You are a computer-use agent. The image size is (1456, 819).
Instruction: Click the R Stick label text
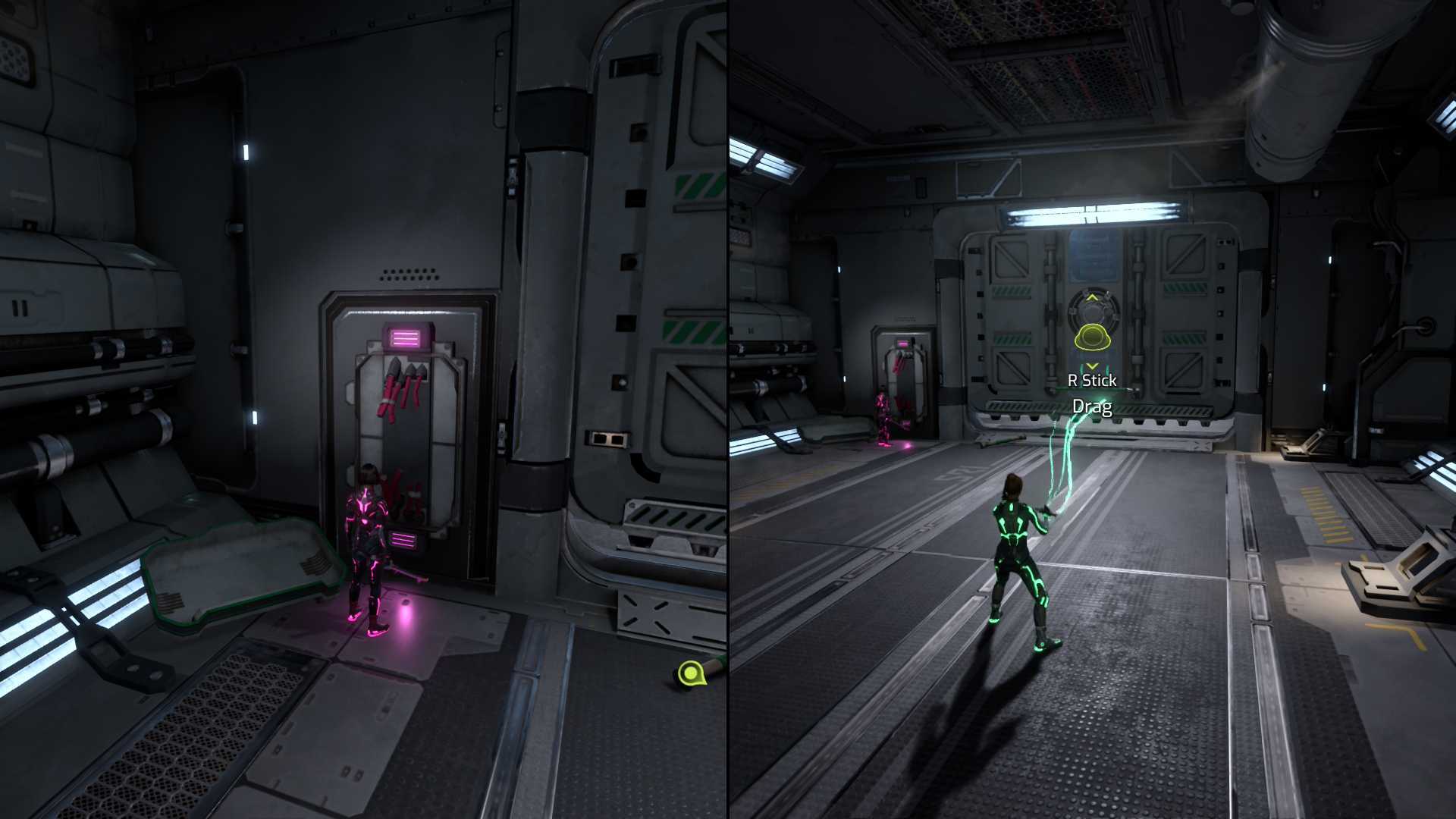pyautogui.click(x=1092, y=380)
